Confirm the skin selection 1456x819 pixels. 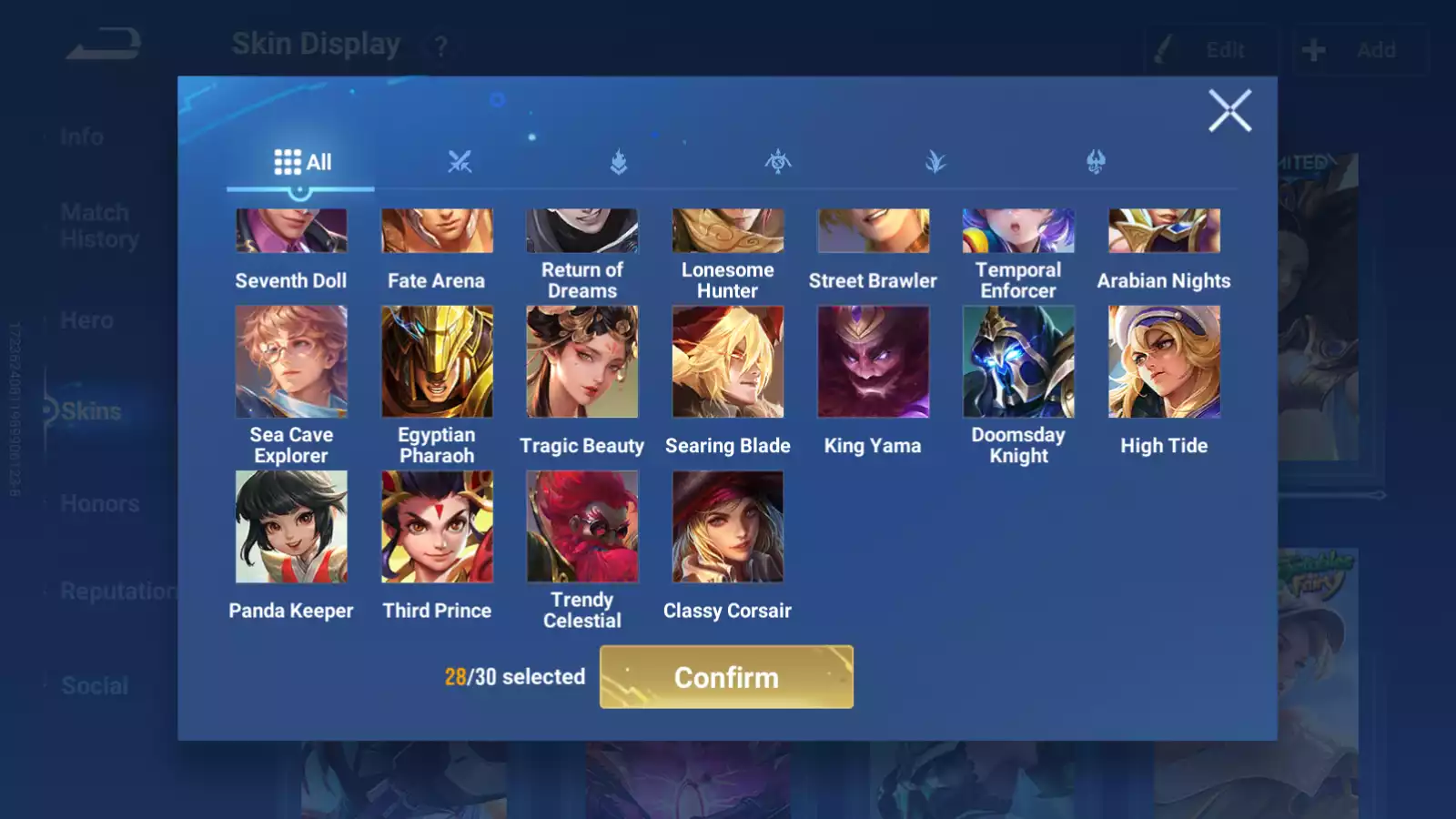click(x=726, y=677)
